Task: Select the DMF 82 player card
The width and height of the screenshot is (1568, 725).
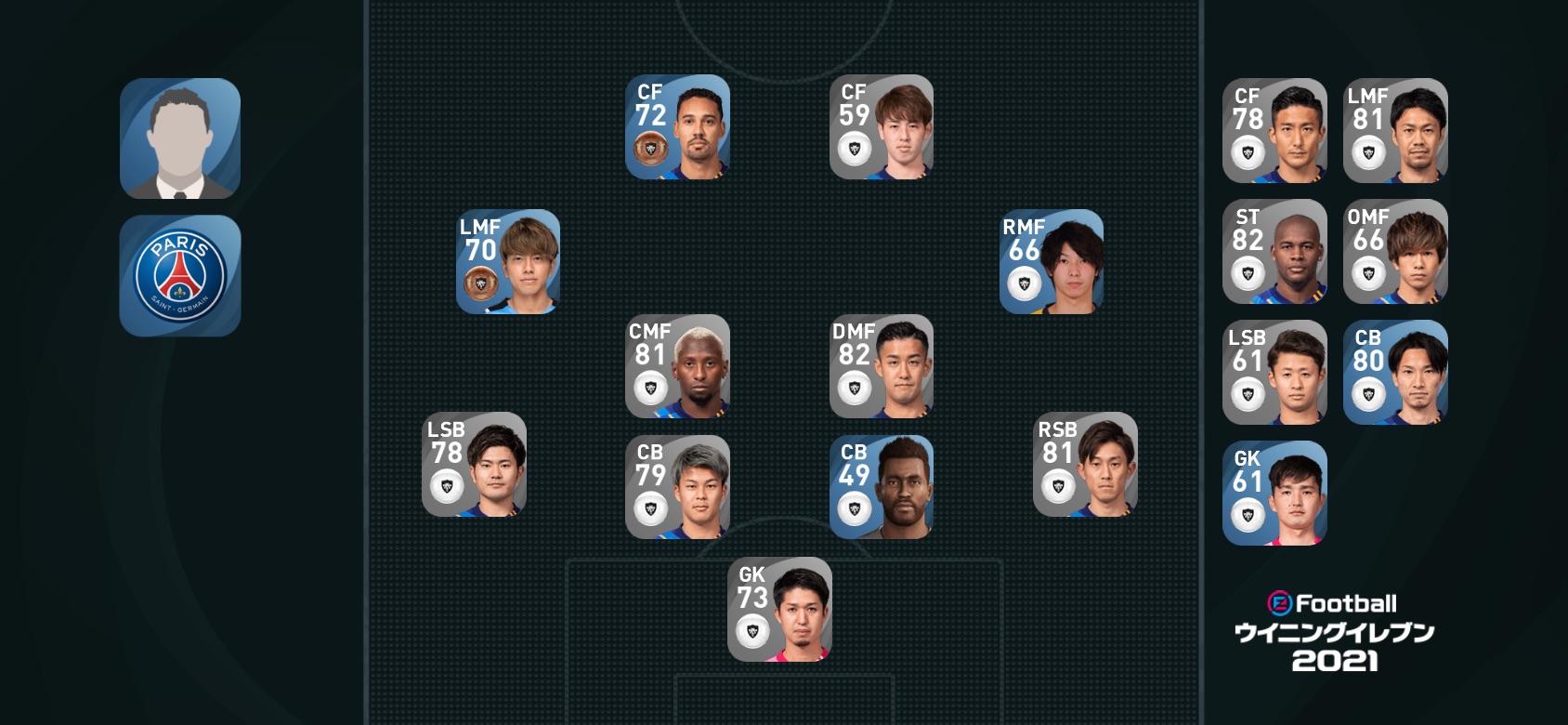Action: point(881,366)
